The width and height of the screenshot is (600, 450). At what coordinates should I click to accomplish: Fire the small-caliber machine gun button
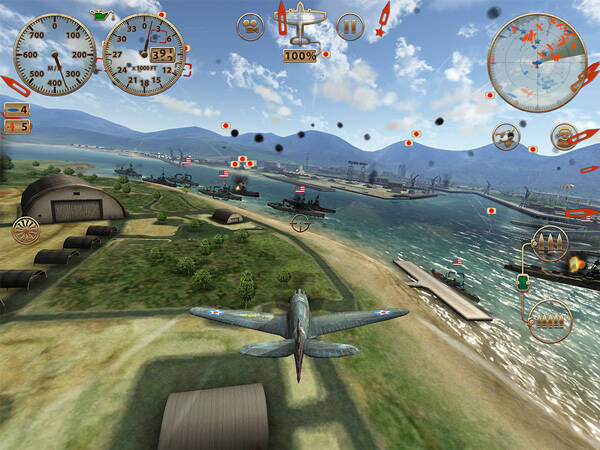coord(546,318)
